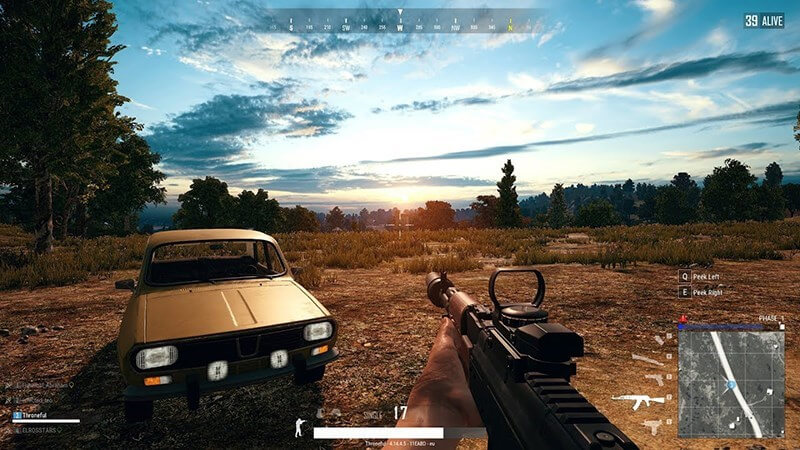
Task: Click the minimap
Action: click(x=731, y=384)
